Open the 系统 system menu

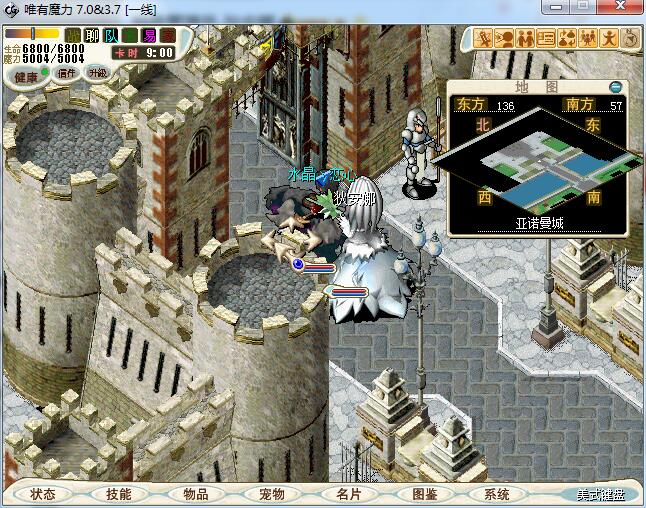pyautogui.click(x=497, y=494)
